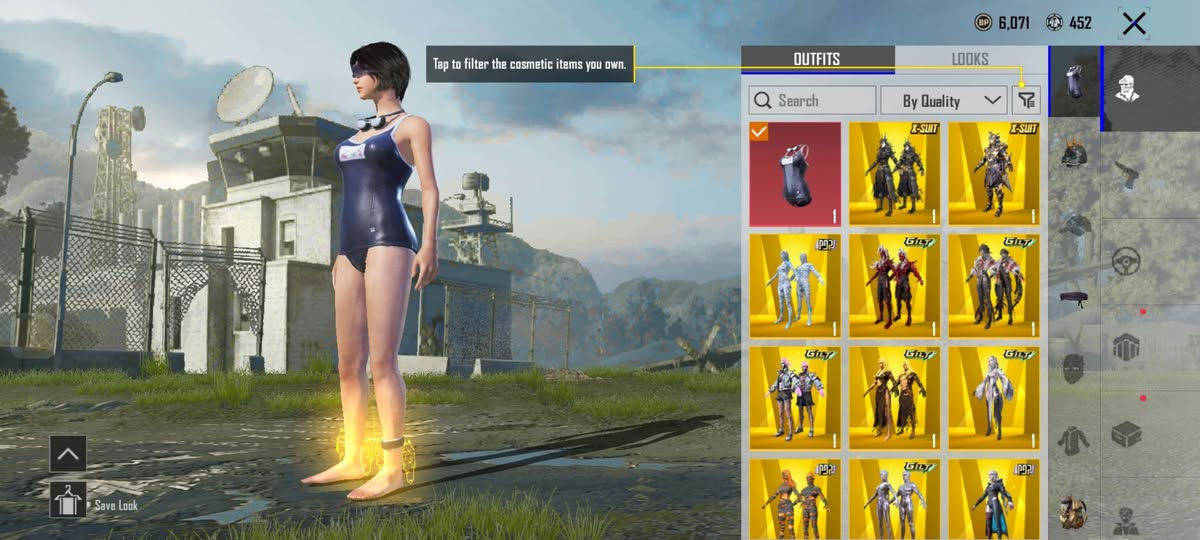Select the shirt clothing category
The height and width of the screenshot is (540, 1200).
(1074, 438)
